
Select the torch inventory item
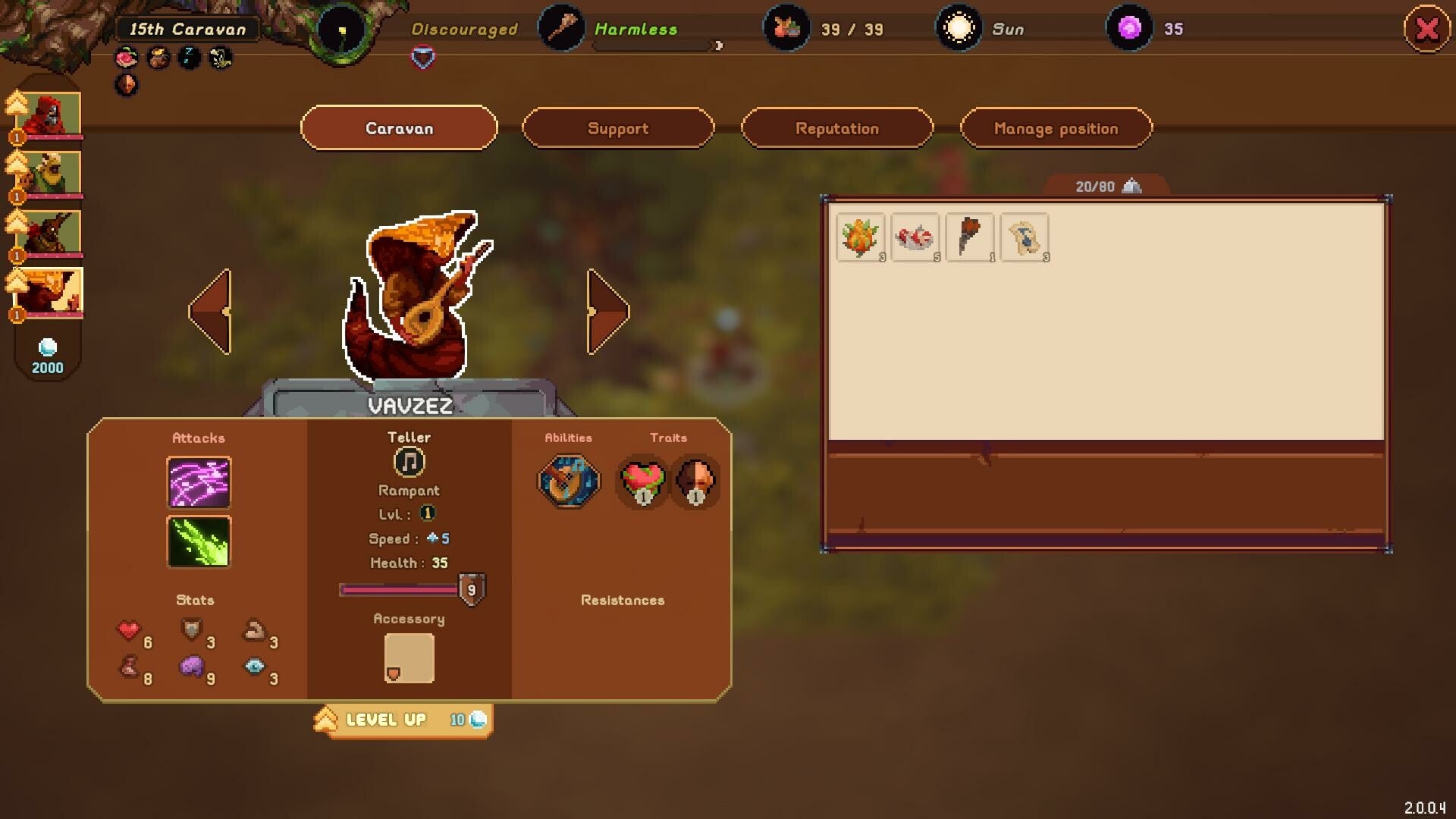[969, 237]
